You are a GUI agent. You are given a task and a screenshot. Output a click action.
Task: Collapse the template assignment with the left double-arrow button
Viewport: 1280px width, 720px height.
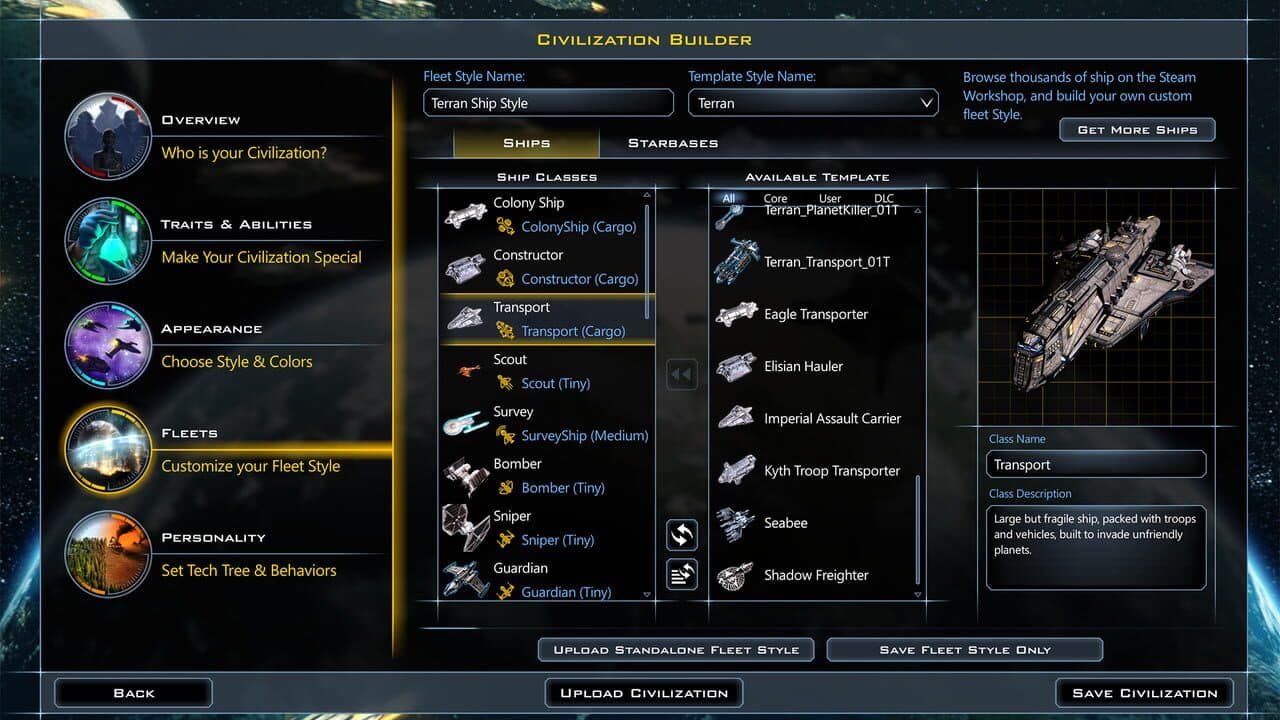682,373
